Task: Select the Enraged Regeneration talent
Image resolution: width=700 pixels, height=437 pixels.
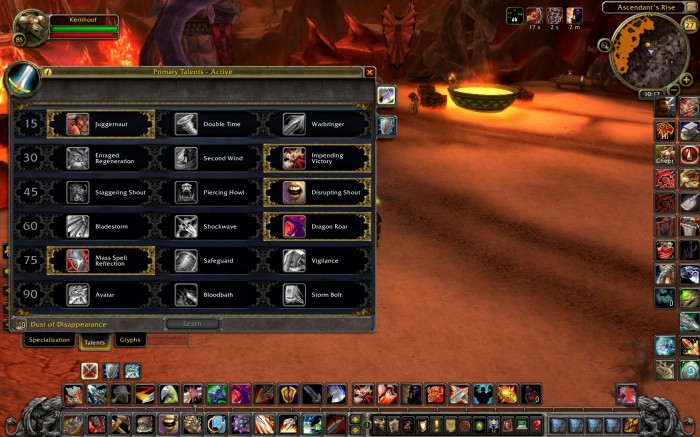Action: point(100,158)
